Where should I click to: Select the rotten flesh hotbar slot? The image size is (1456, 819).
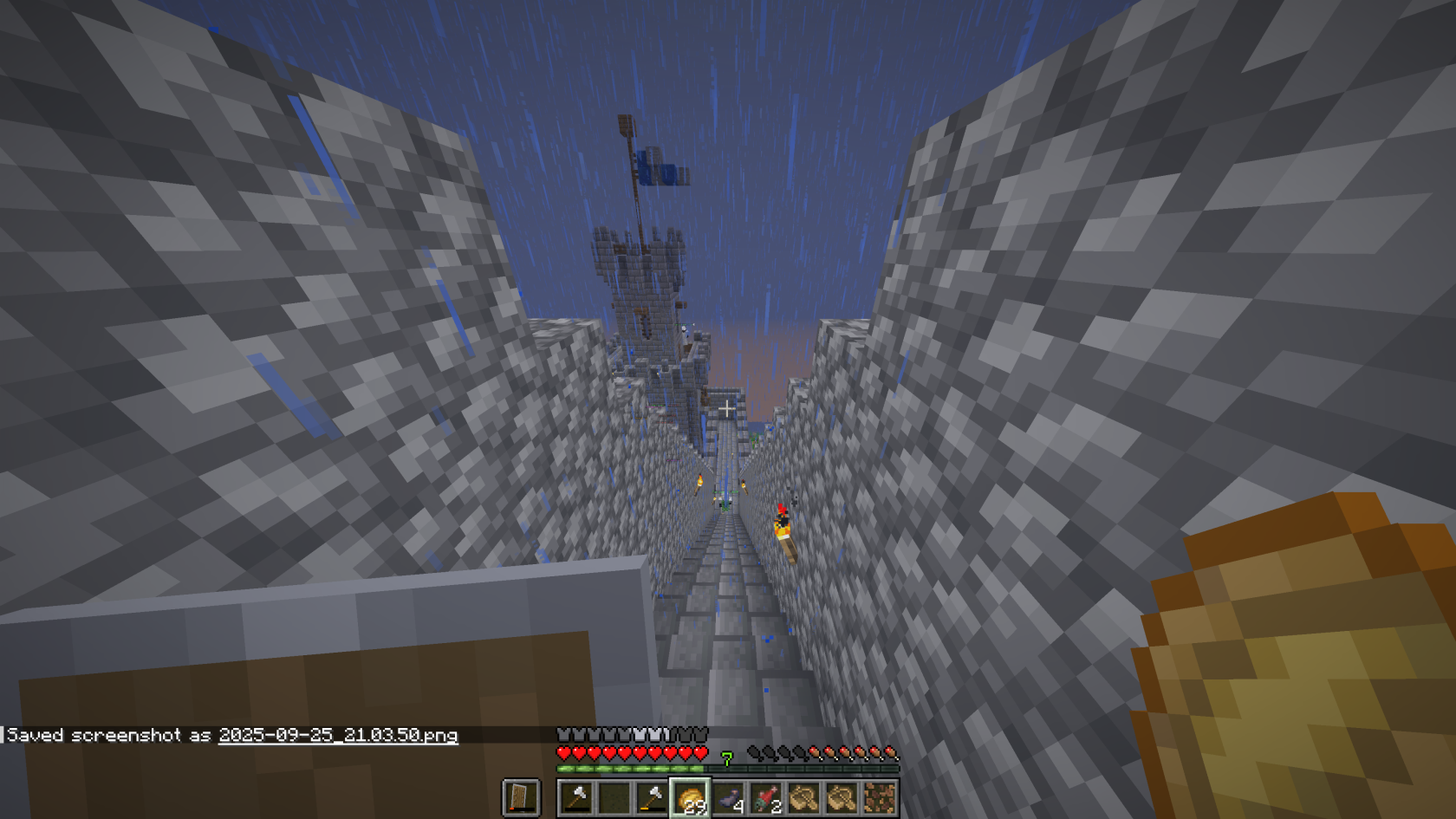pyautogui.click(x=766, y=797)
